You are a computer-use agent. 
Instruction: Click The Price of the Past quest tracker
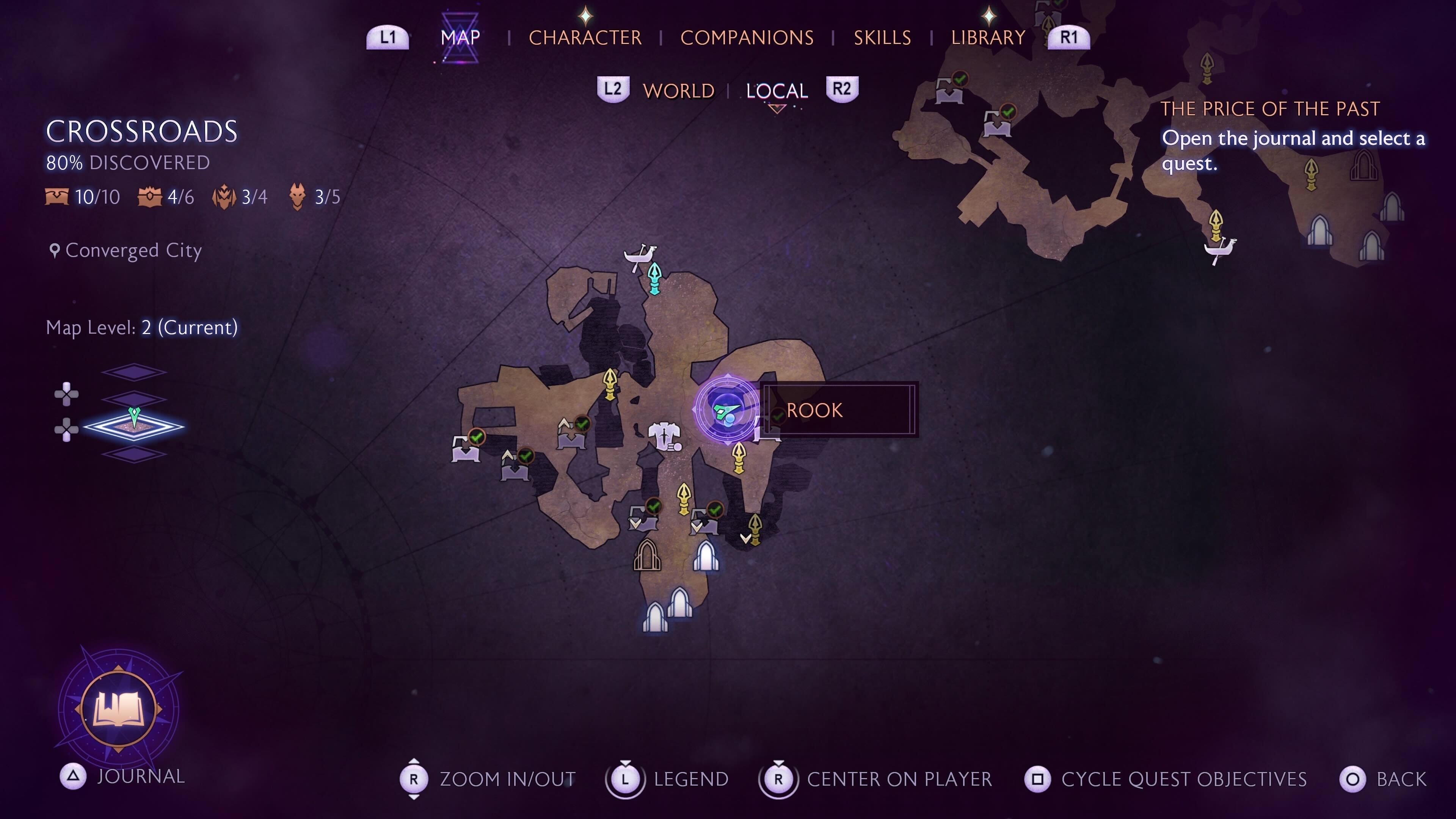(x=1269, y=109)
